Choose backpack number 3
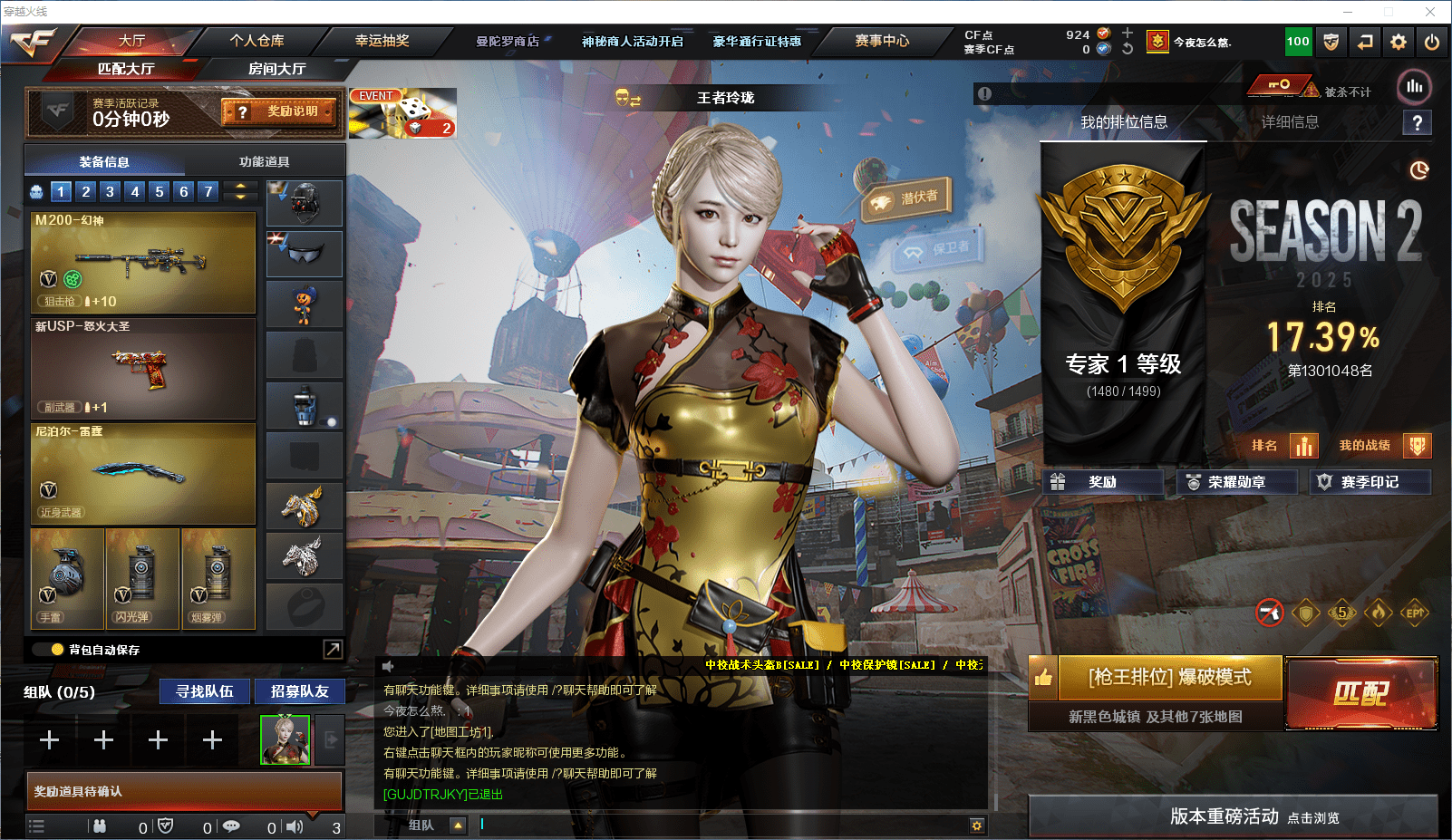 (110, 191)
